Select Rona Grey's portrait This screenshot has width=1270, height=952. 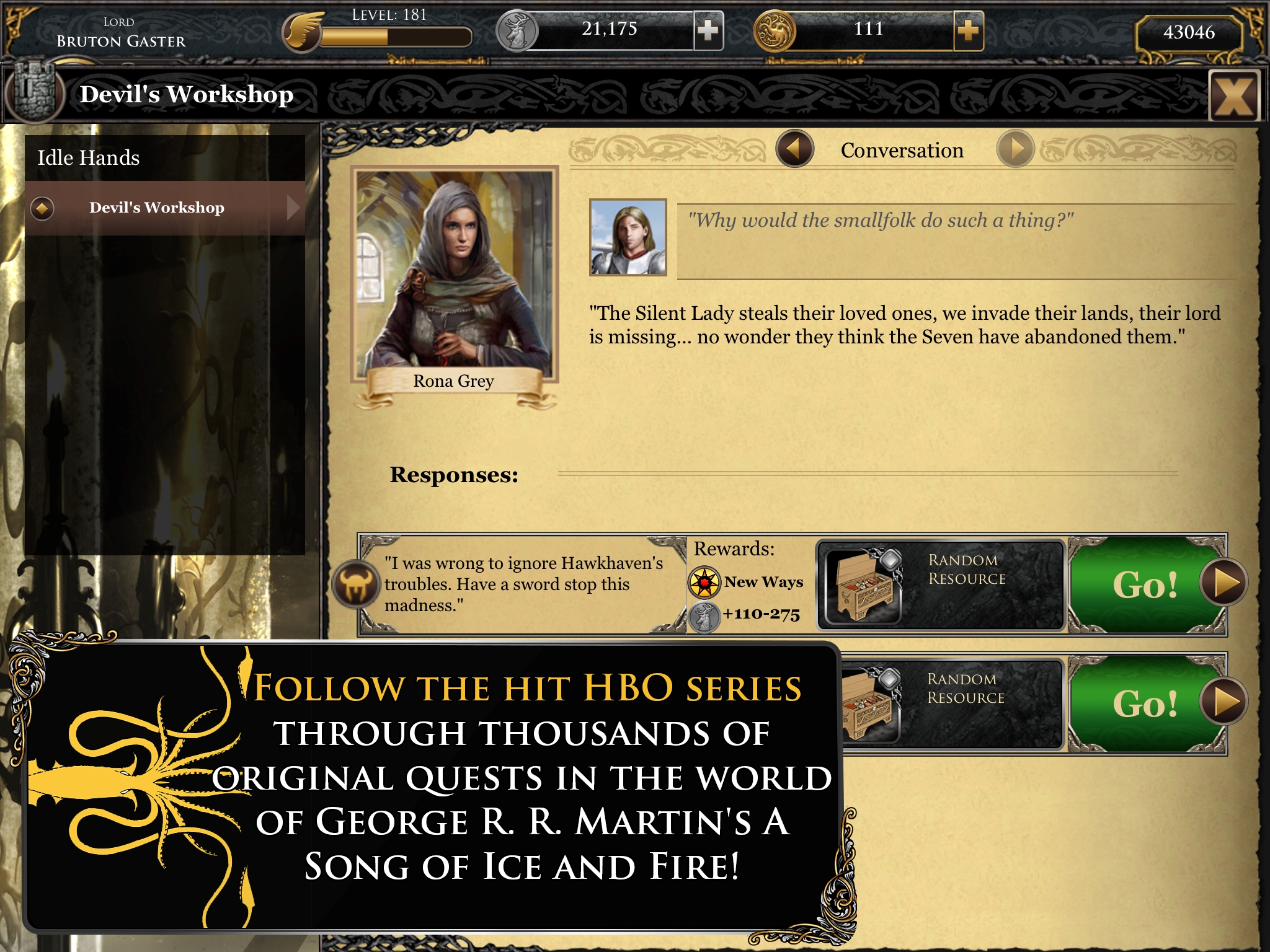tap(454, 276)
